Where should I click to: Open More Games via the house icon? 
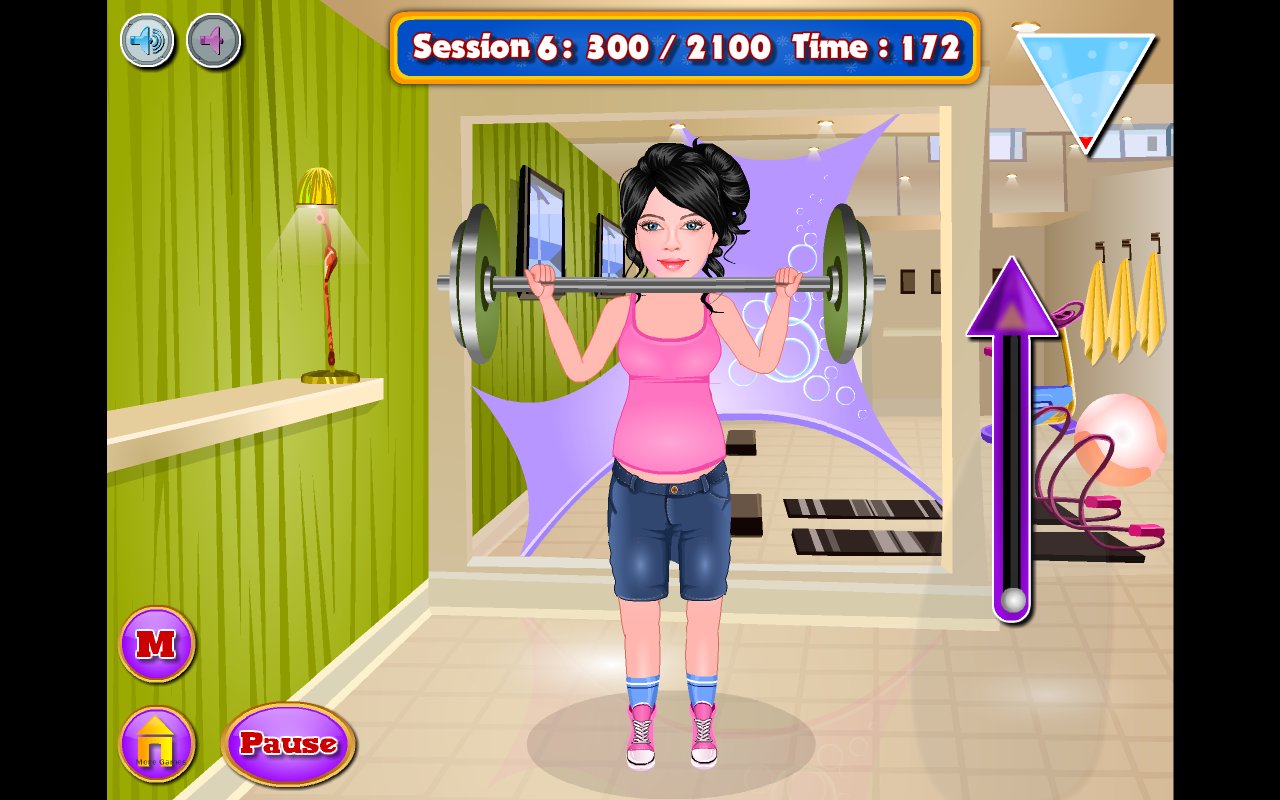[155, 742]
